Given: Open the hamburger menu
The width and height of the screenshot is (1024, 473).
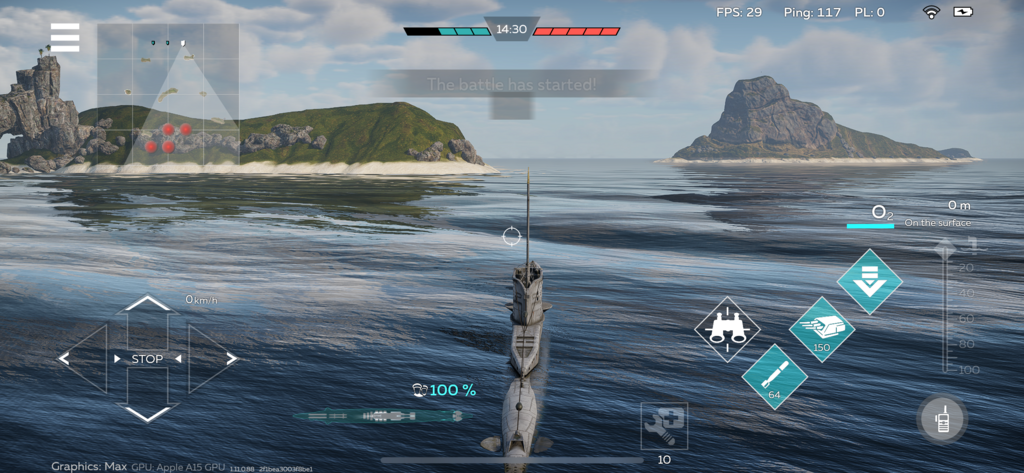Looking at the screenshot, I should pos(65,37).
